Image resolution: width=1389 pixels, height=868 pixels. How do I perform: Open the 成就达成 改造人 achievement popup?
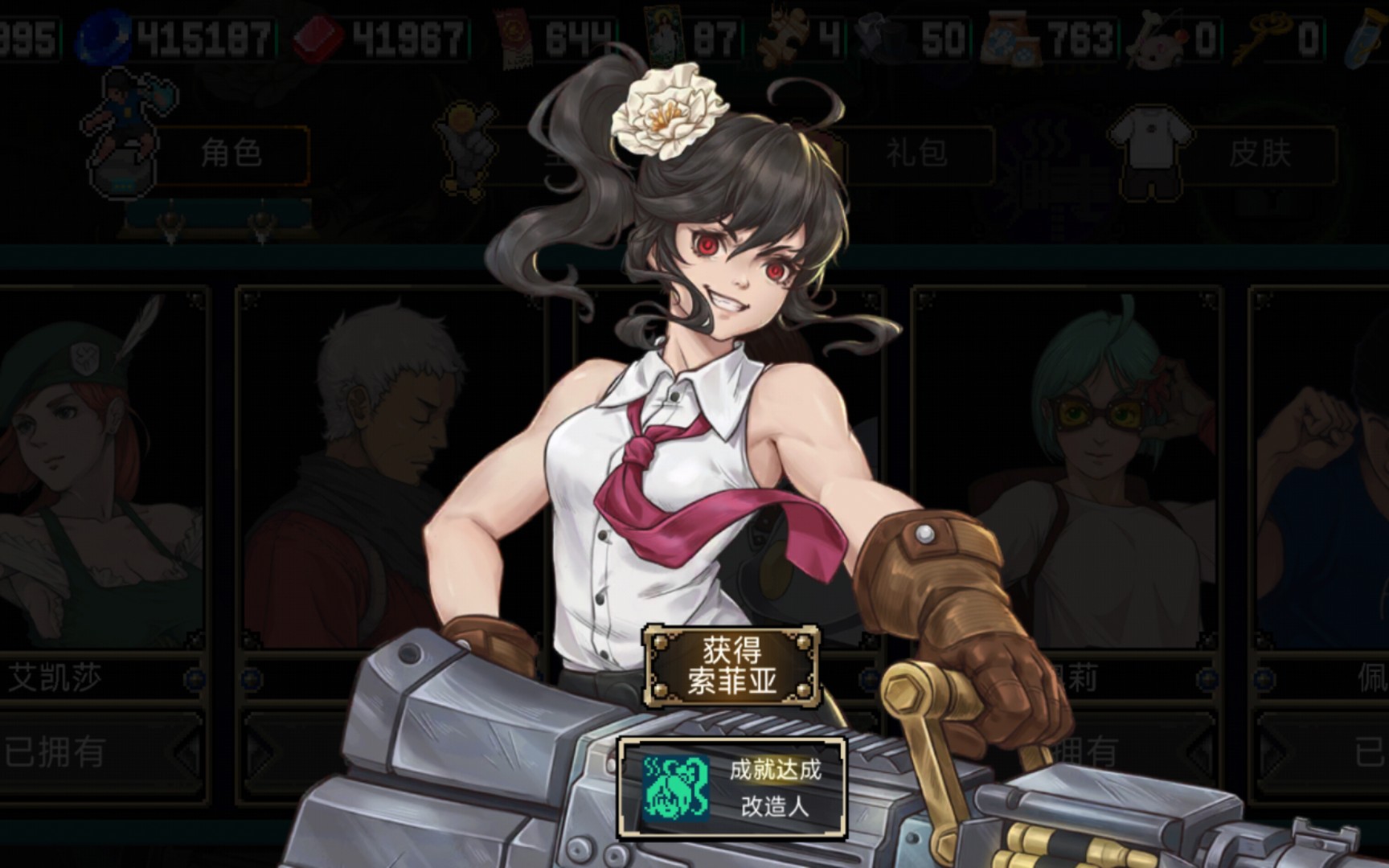click(x=731, y=787)
